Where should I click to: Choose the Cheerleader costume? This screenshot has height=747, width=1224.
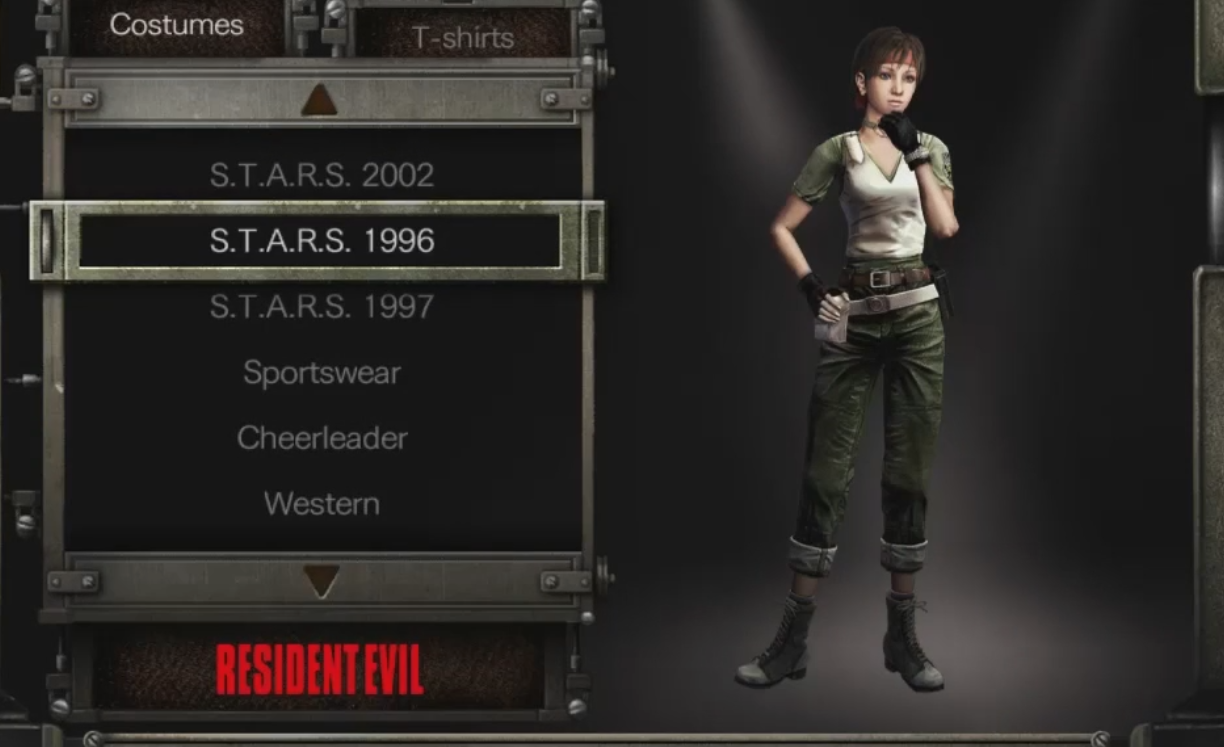point(322,438)
